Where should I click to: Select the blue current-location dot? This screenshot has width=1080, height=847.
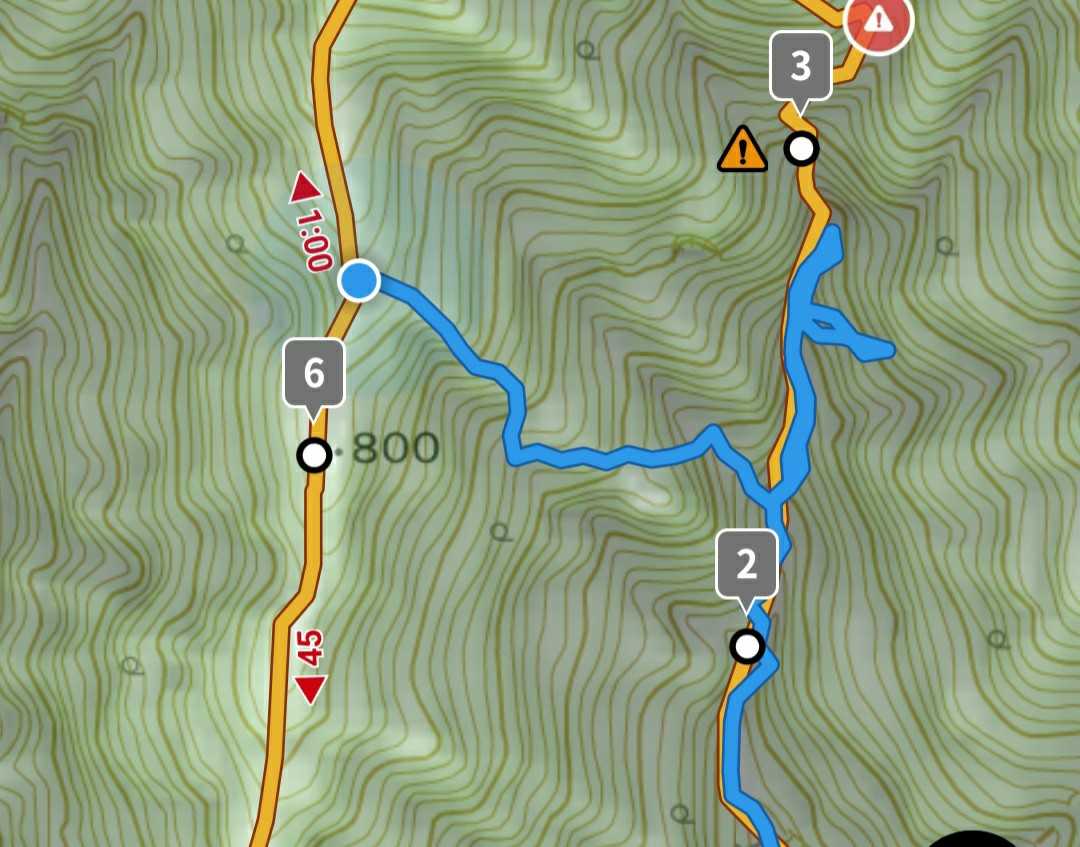359,281
